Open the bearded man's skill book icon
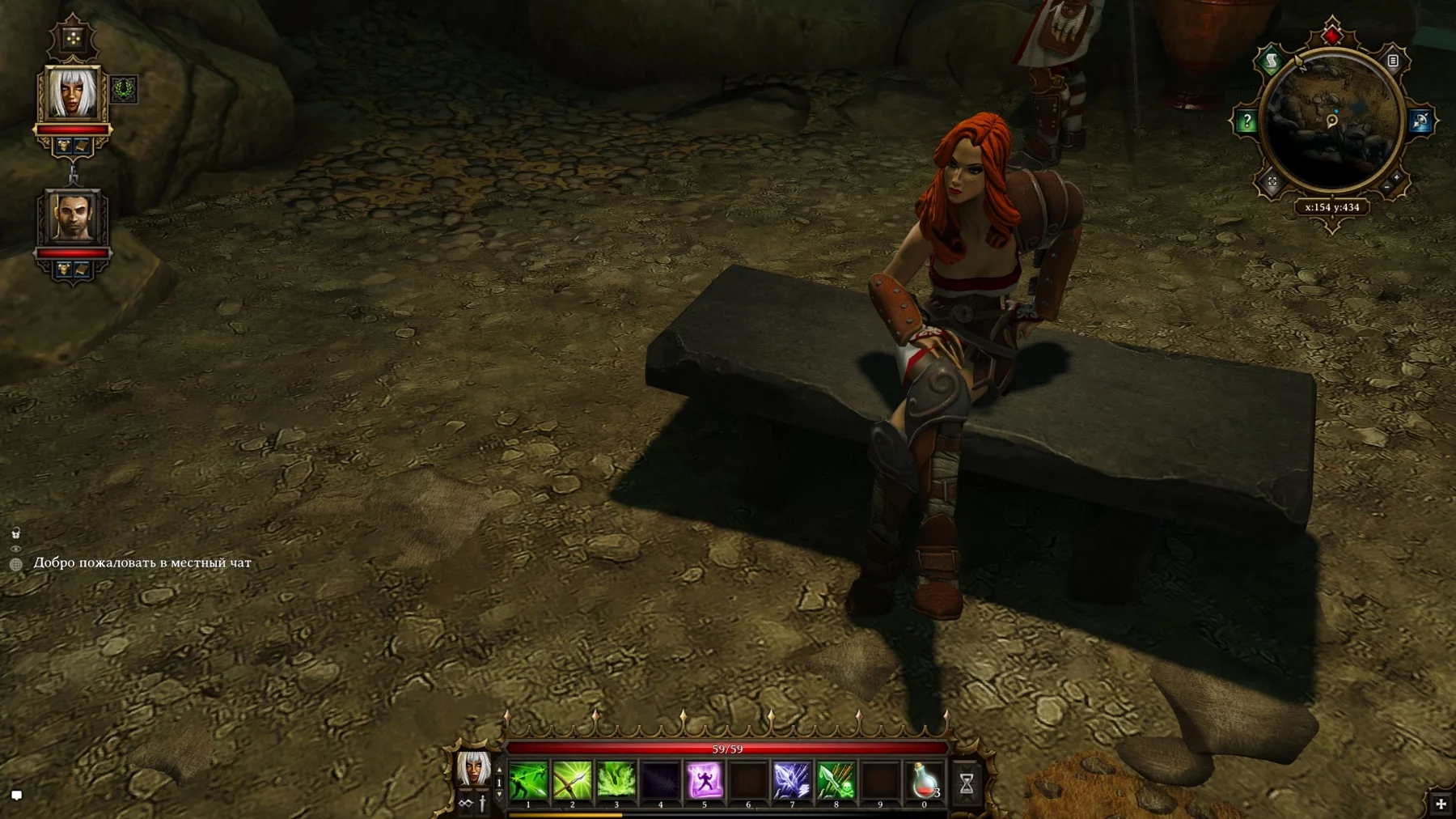Screen dimensions: 1456x819 [82, 269]
